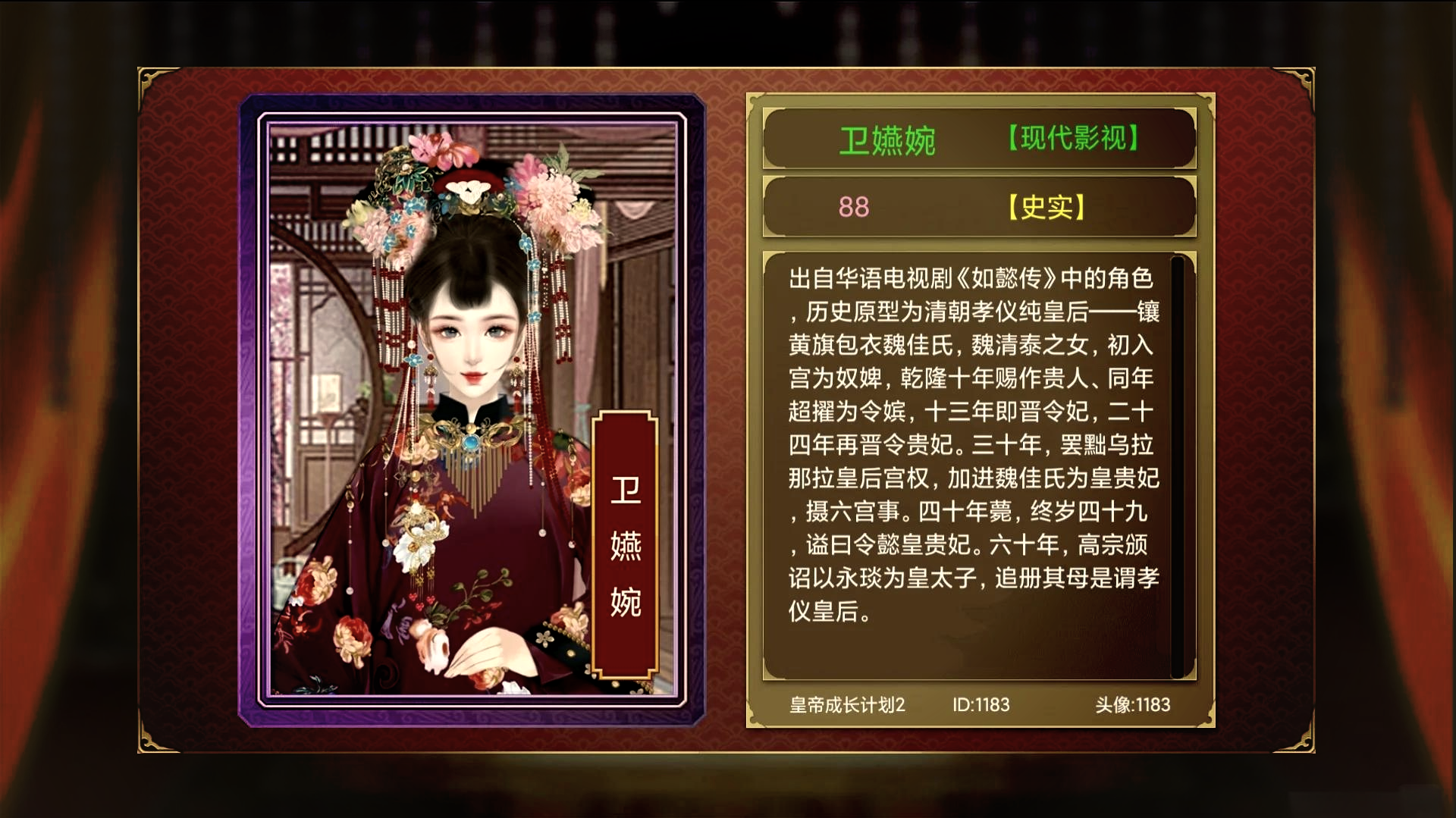Image resolution: width=1456 pixels, height=818 pixels.
Task: Enable the stat display showing 88
Action: (852, 206)
